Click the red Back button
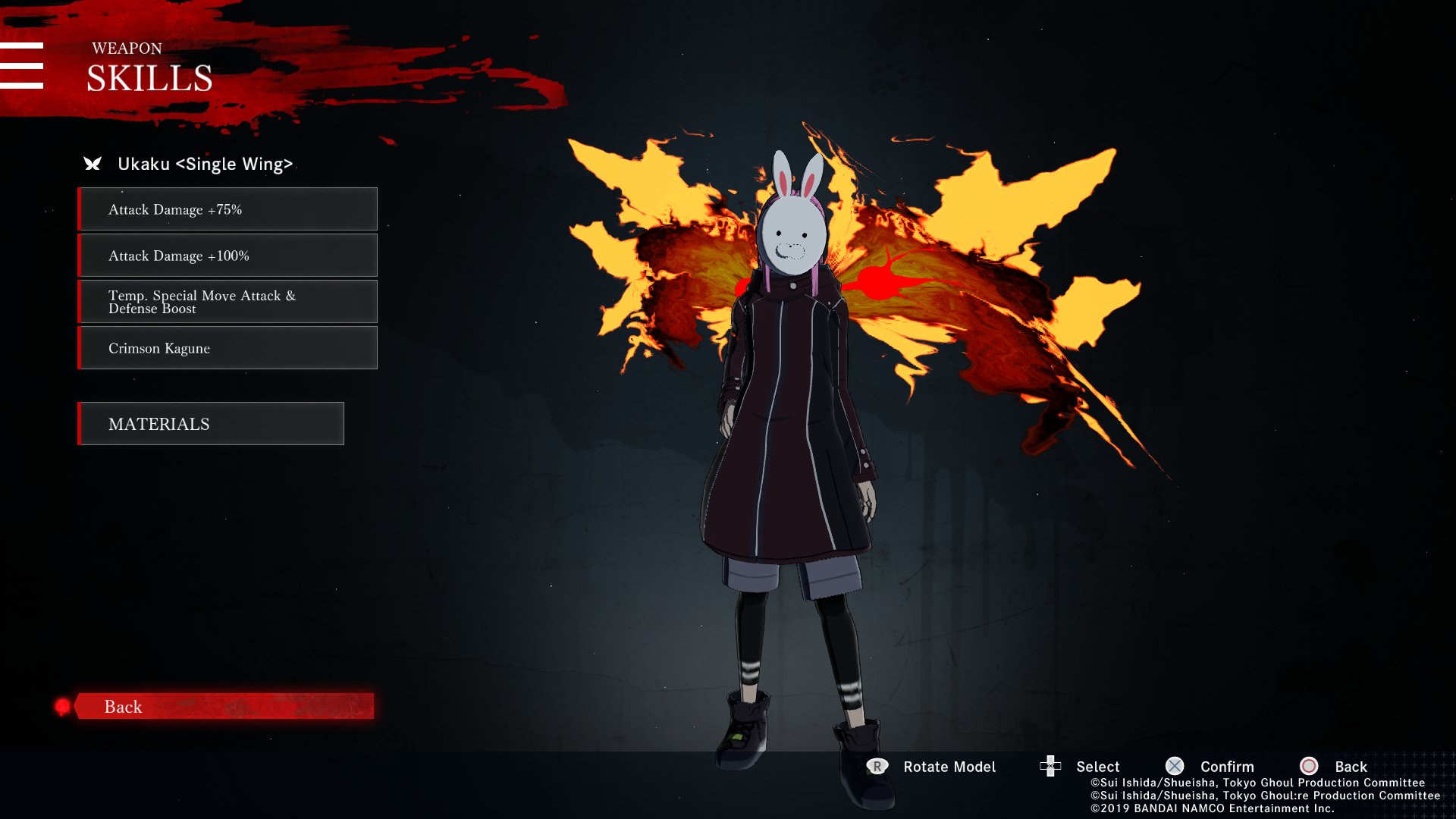The image size is (1456, 819). (x=224, y=706)
